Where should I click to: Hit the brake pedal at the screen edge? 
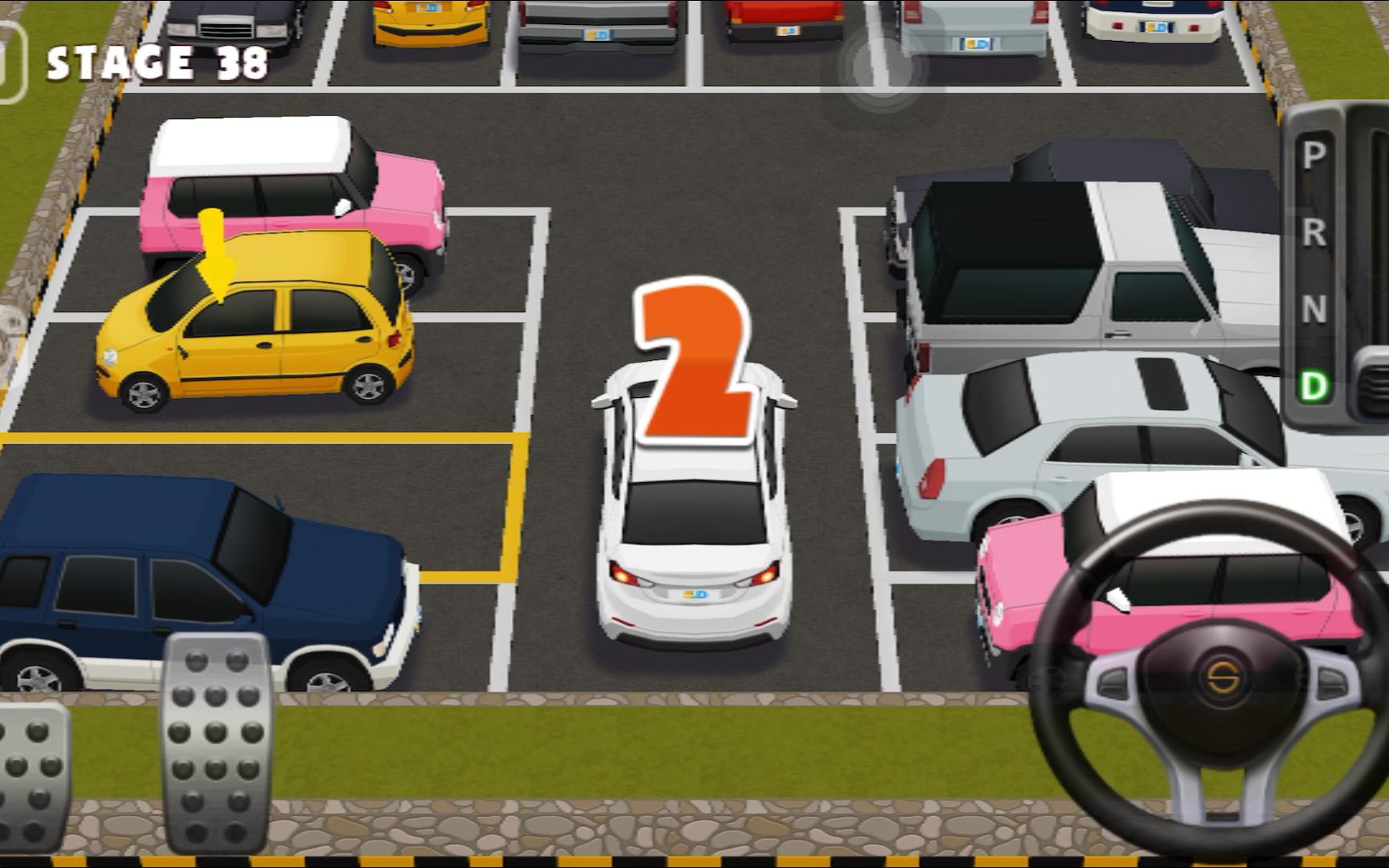pyautogui.click(x=32, y=776)
